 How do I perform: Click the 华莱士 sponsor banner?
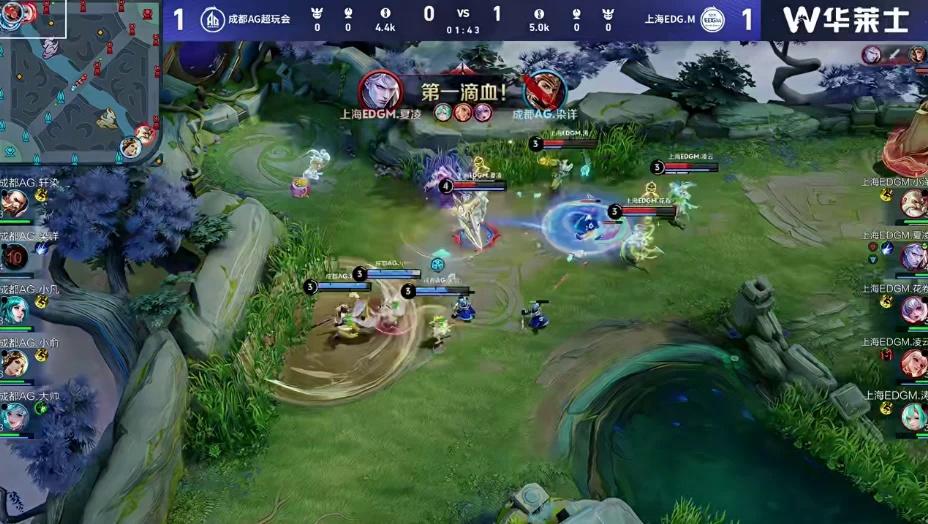tap(845, 20)
